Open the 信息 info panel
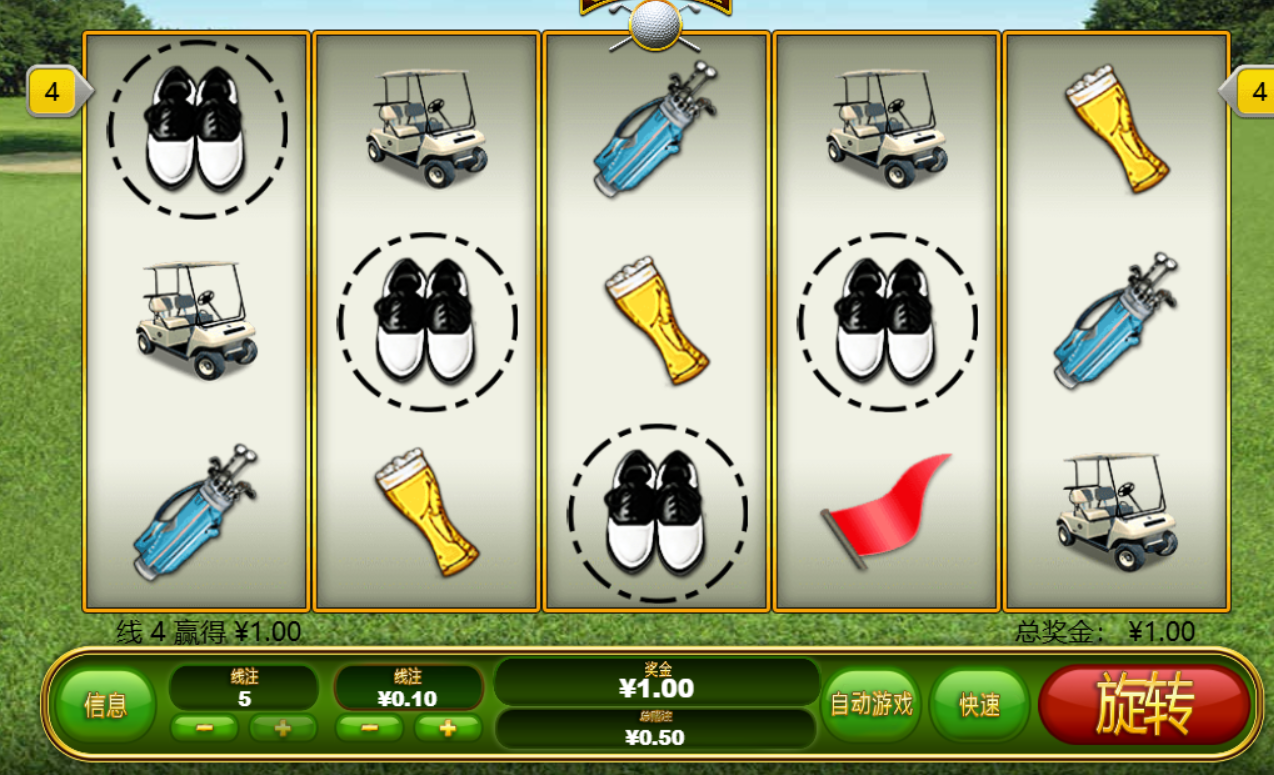The width and height of the screenshot is (1274, 775). click(x=105, y=705)
